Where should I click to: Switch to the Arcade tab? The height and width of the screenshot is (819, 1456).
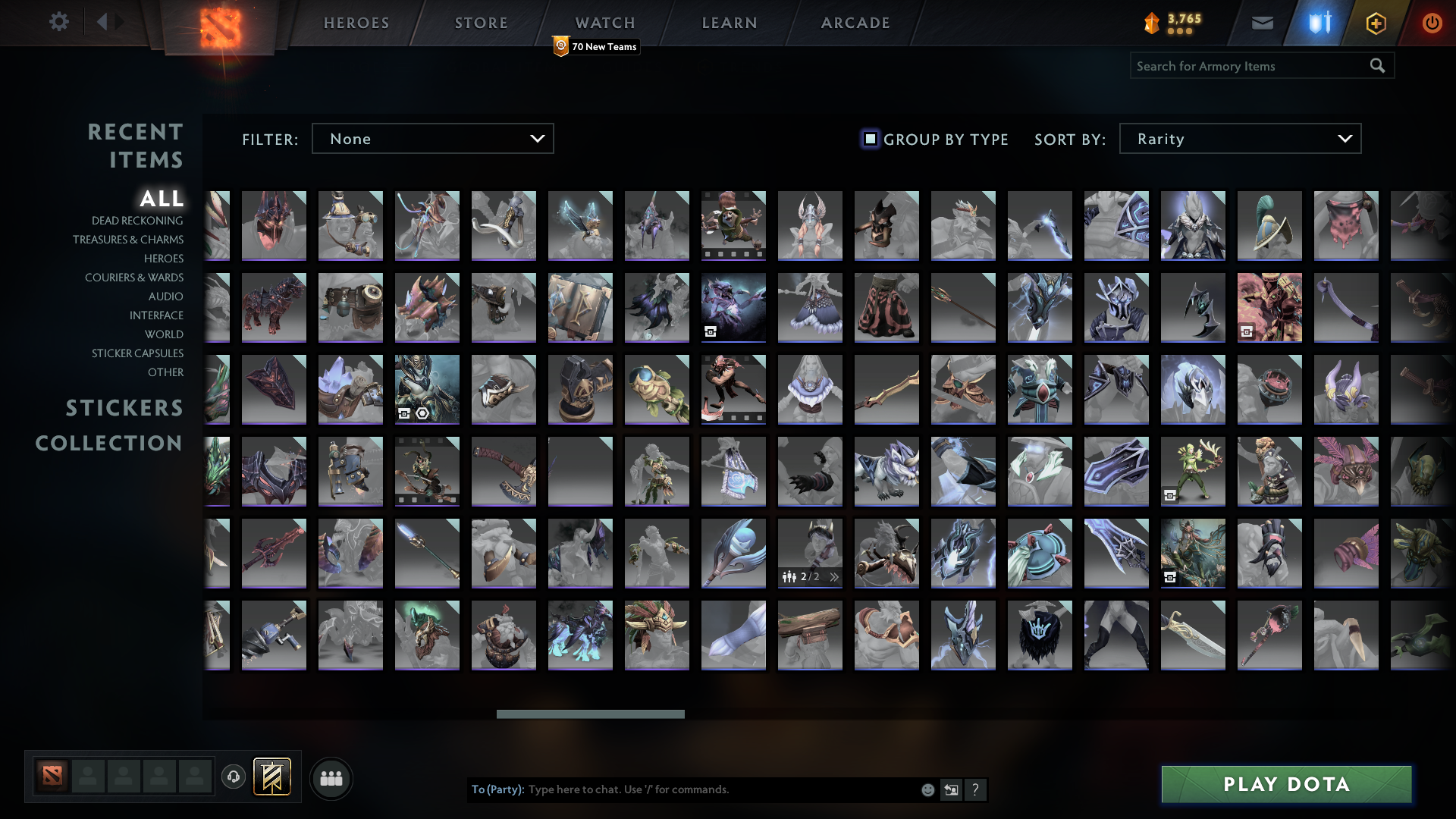click(x=855, y=23)
